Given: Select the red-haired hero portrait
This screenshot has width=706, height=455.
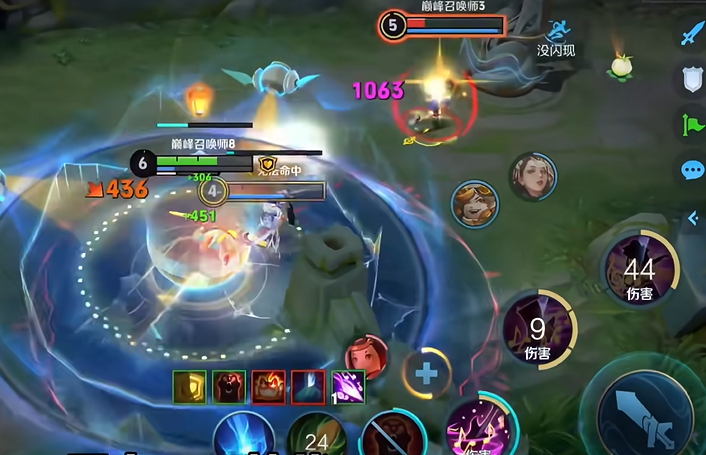Looking at the screenshot, I should pyautogui.click(x=365, y=355).
